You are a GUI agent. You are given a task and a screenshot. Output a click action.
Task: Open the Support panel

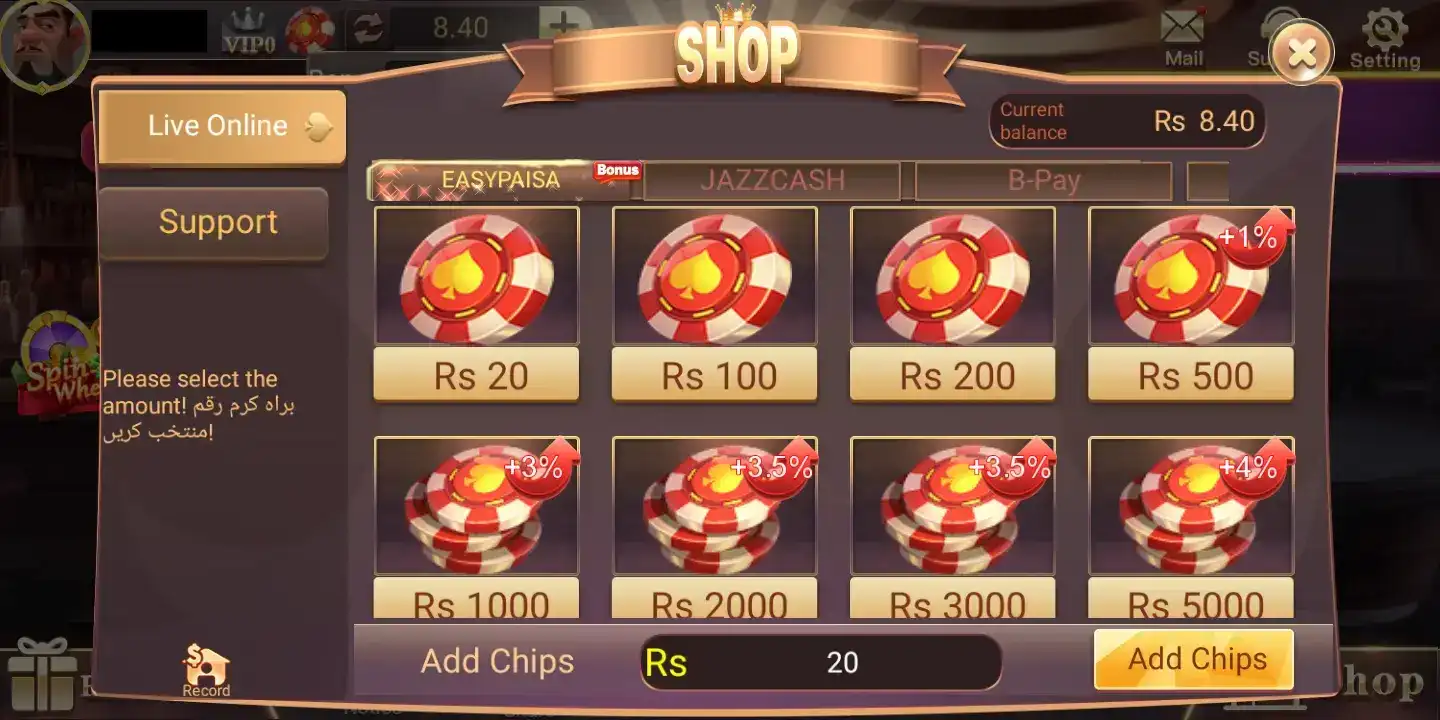[x=216, y=223]
